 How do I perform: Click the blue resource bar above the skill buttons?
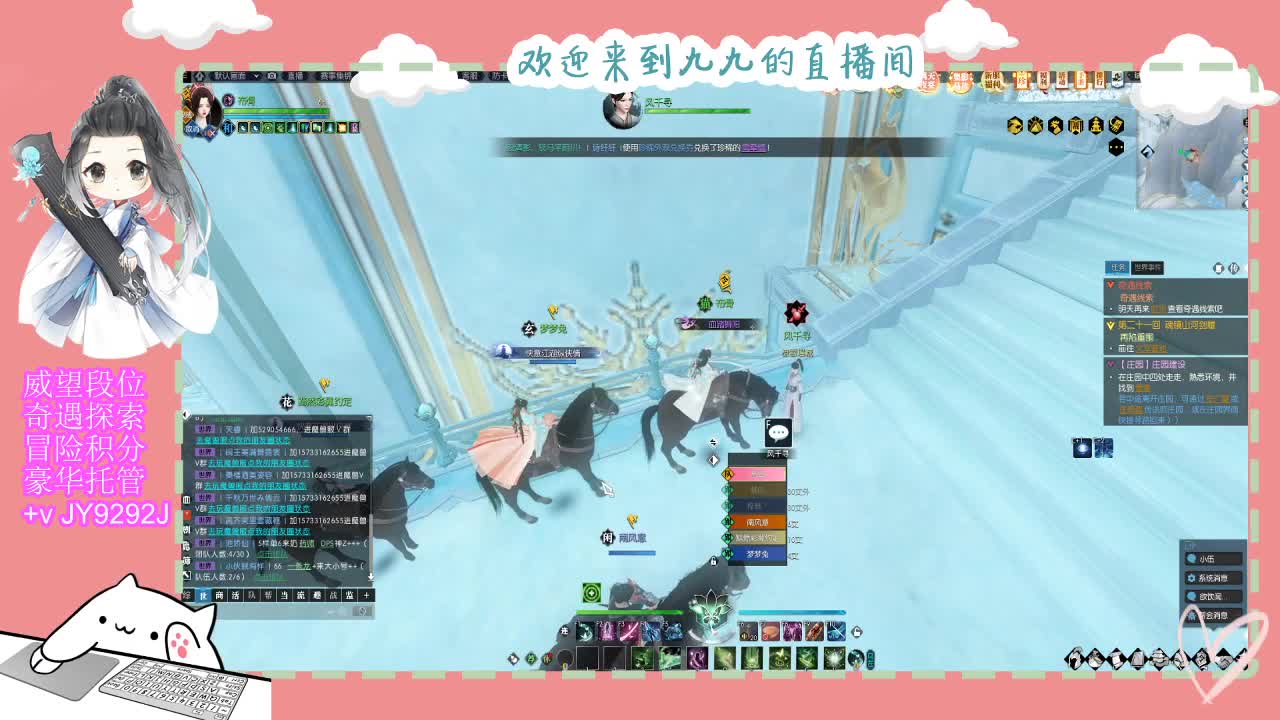pos(790,612)
